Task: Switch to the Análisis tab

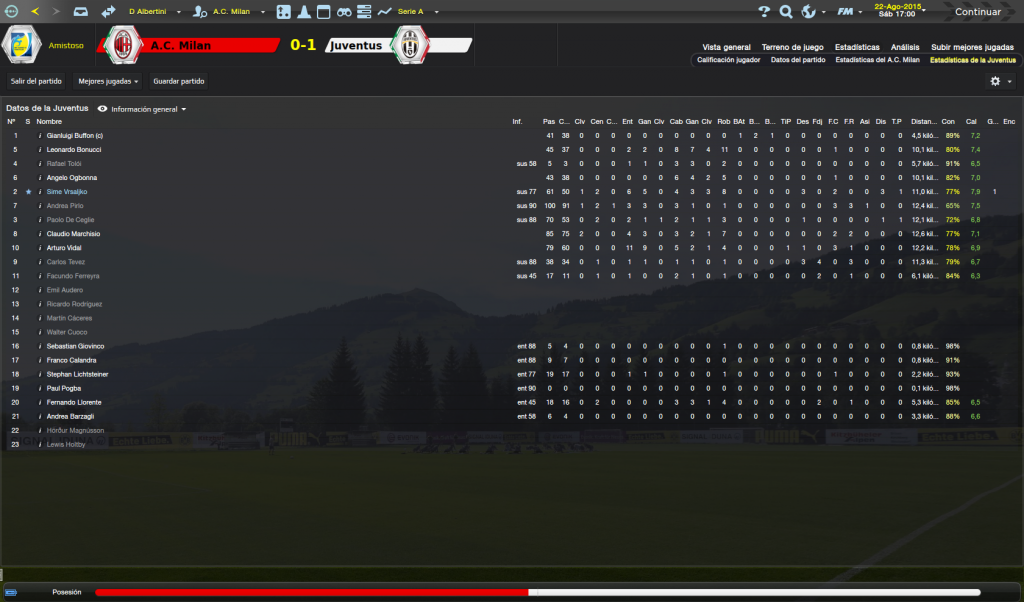Action: [905, 47]
